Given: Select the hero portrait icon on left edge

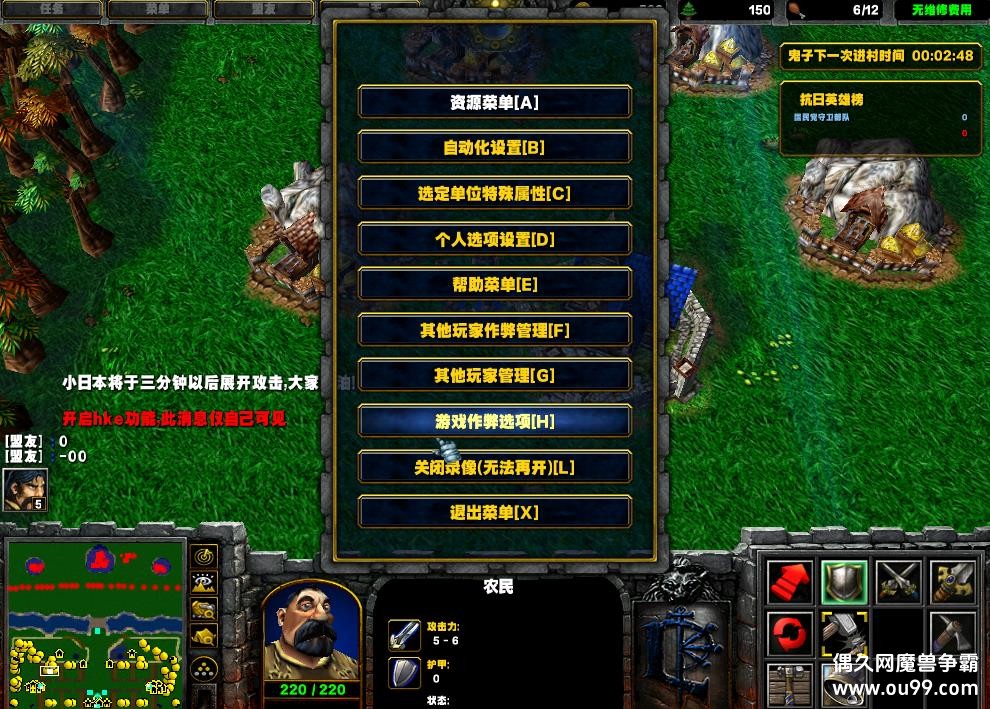Looking at the screenshot, I should tap(25, 490).
